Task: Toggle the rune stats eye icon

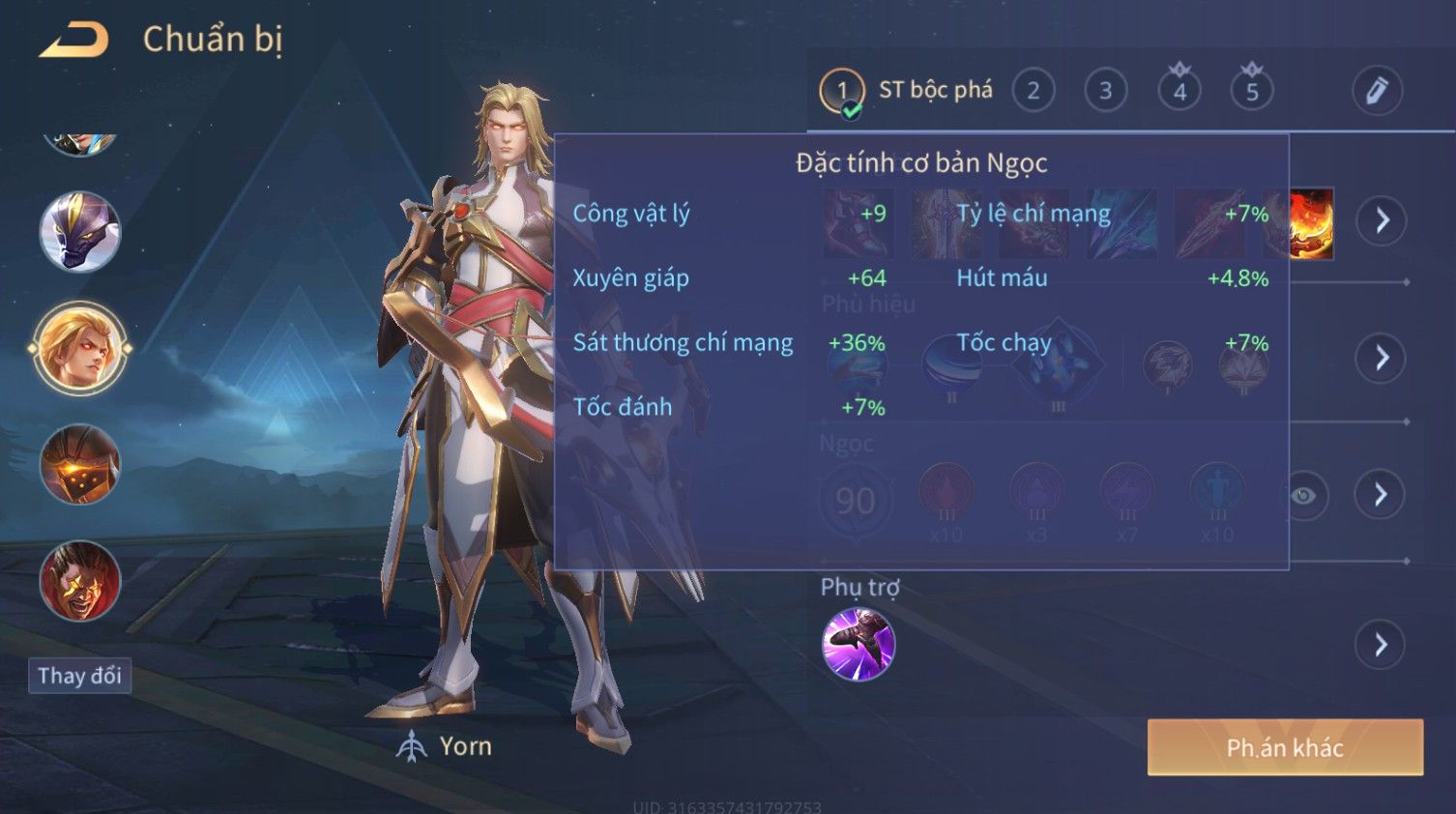Action: click(1303, 496)
